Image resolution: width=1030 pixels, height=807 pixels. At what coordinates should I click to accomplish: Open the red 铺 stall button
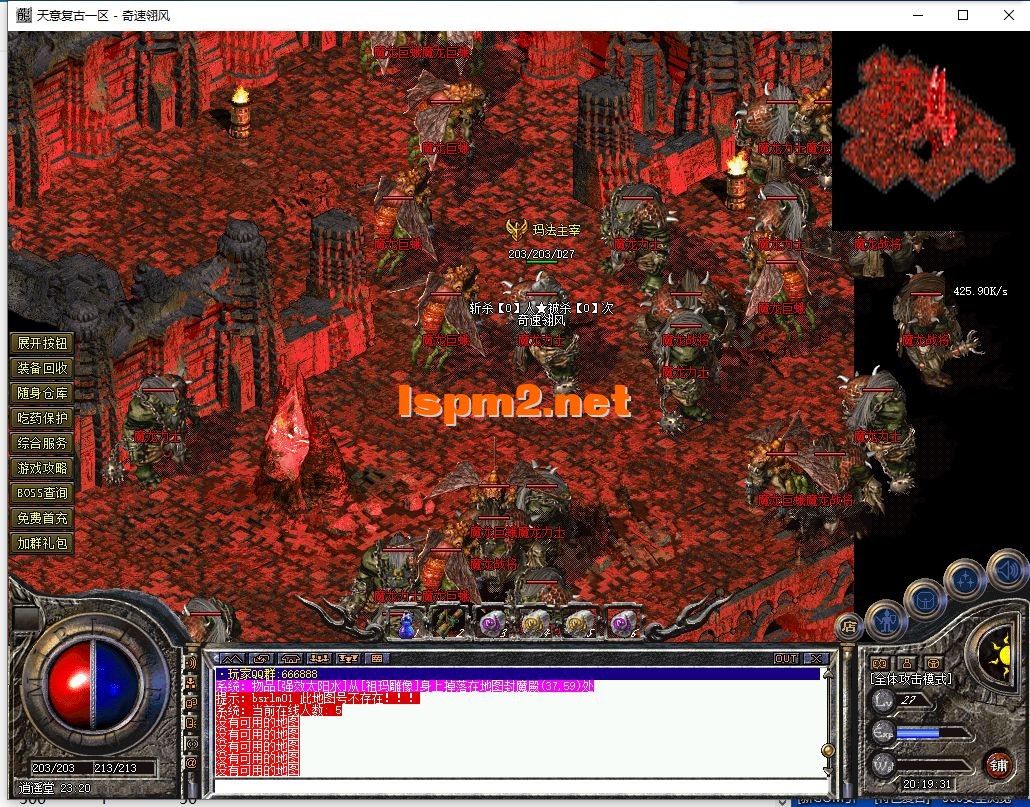(999, 765)
